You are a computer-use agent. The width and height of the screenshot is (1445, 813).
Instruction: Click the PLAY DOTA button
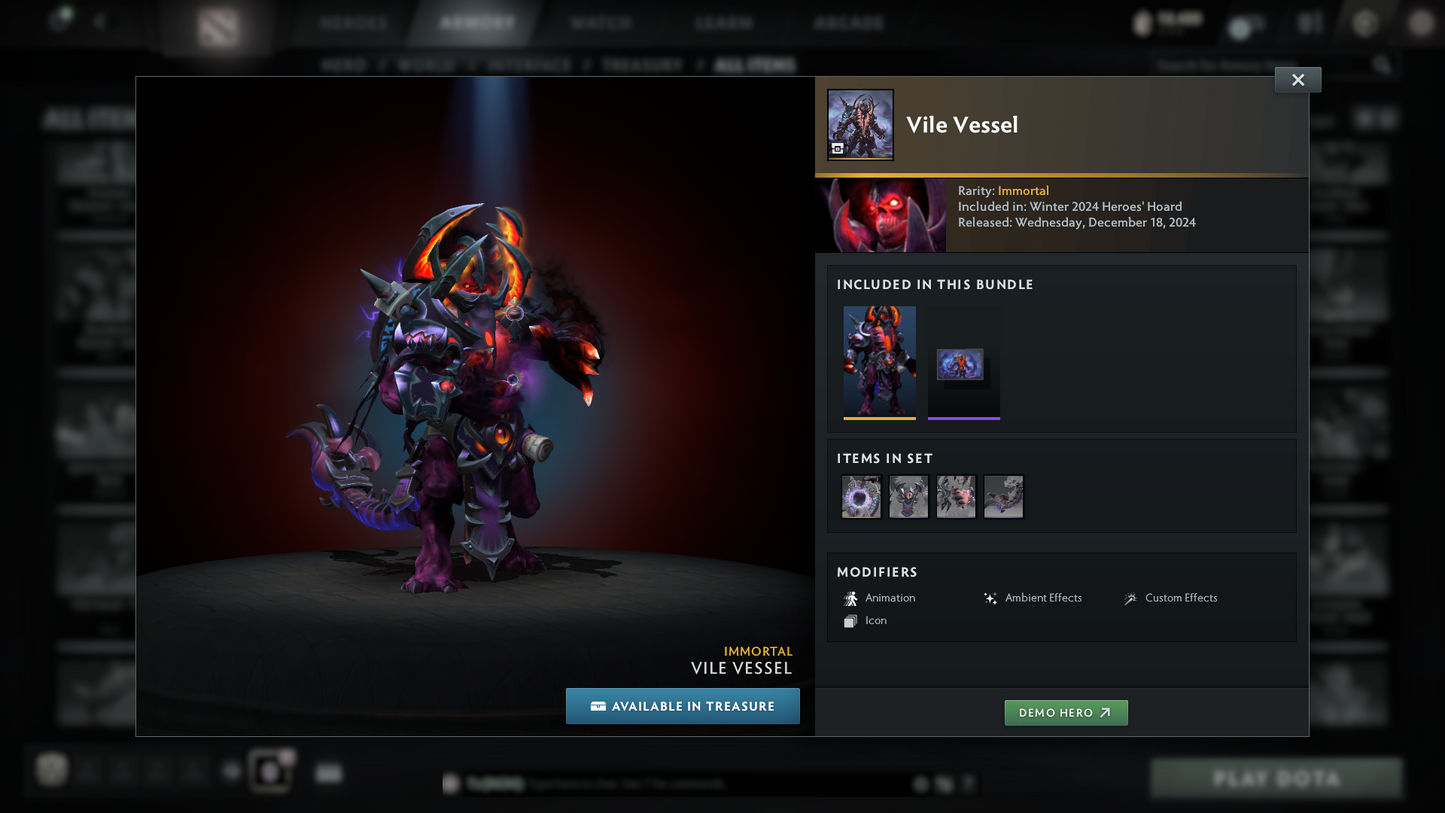tap(1275, 778)
